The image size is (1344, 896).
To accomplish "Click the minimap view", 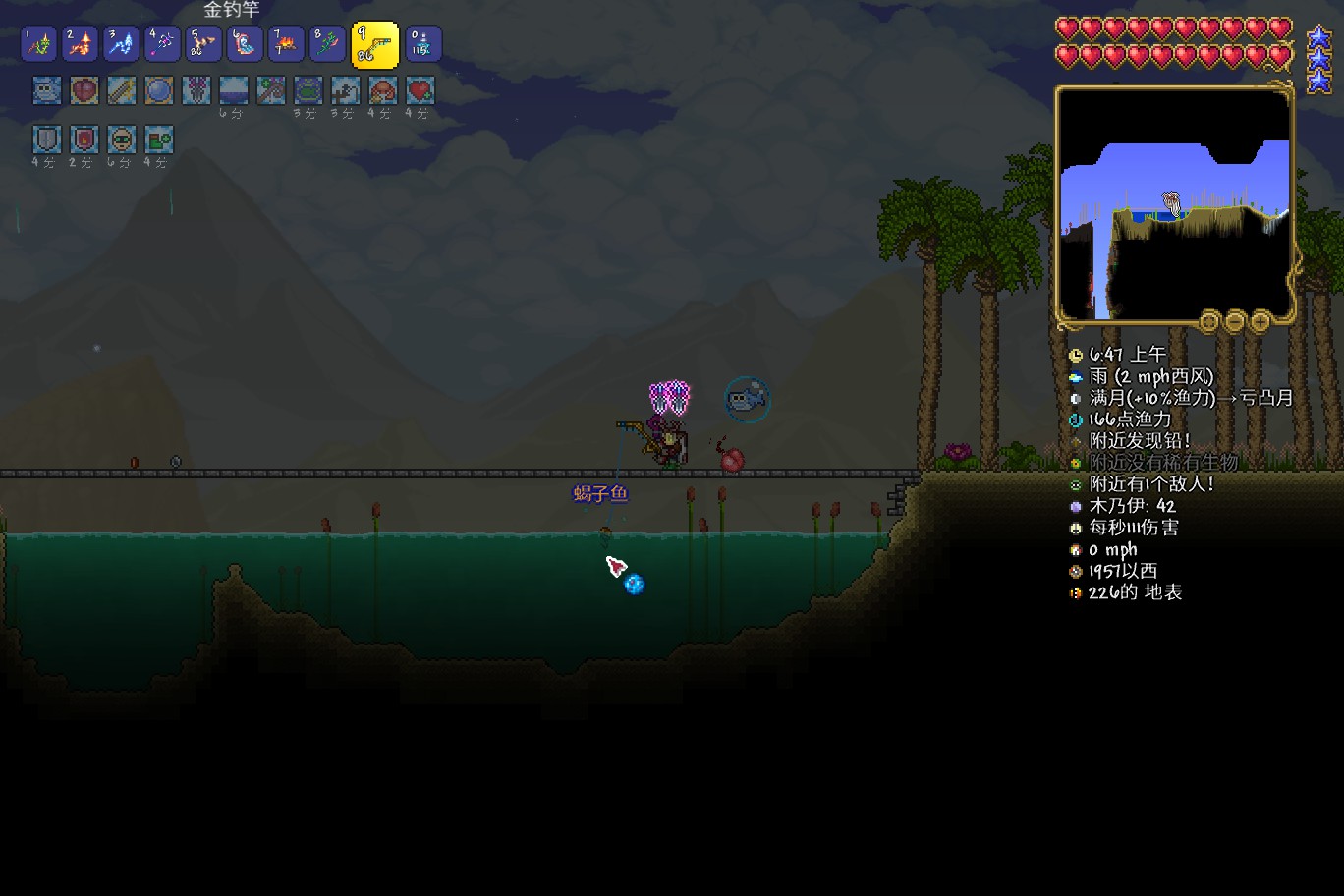I will point(1174,204).
